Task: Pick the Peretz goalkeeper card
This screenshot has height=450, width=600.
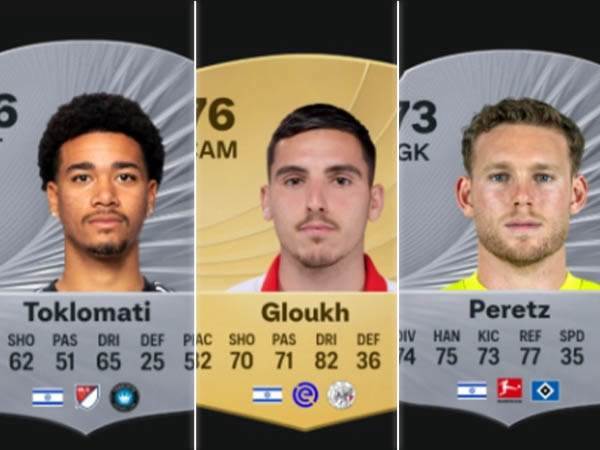Action: coord(500,230)
